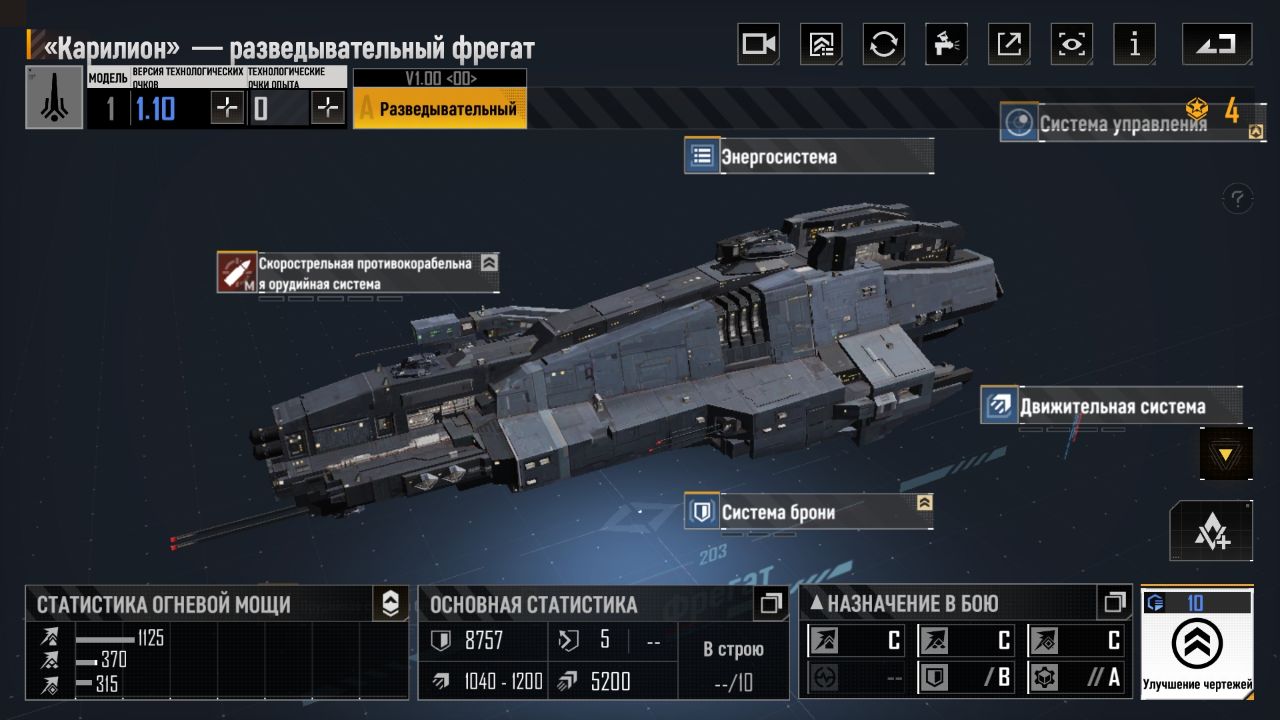The width and height of the screenshot is (1280, 720).
Task: Click the question mark help icon
Action: (1238, 198)
